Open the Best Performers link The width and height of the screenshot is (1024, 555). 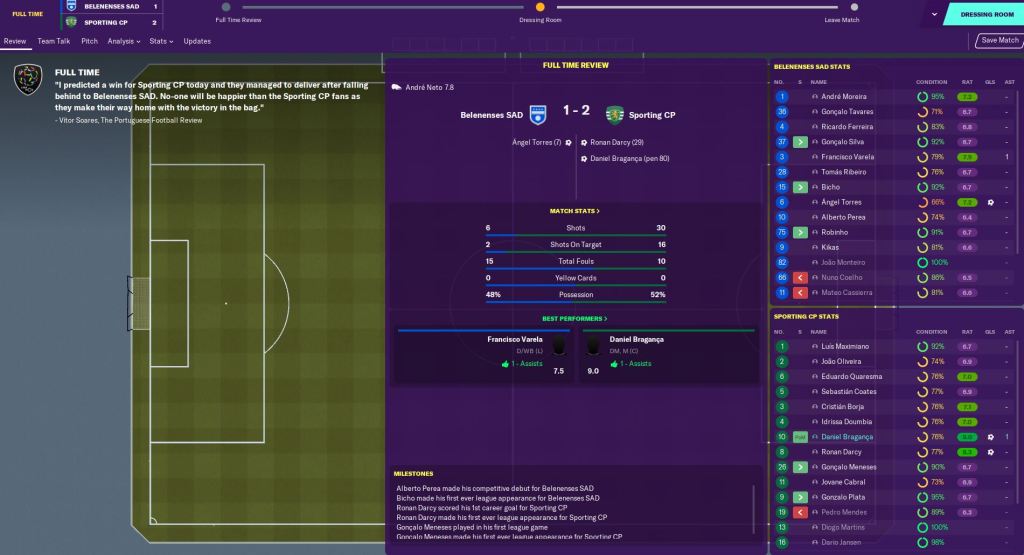coord(575,318)
